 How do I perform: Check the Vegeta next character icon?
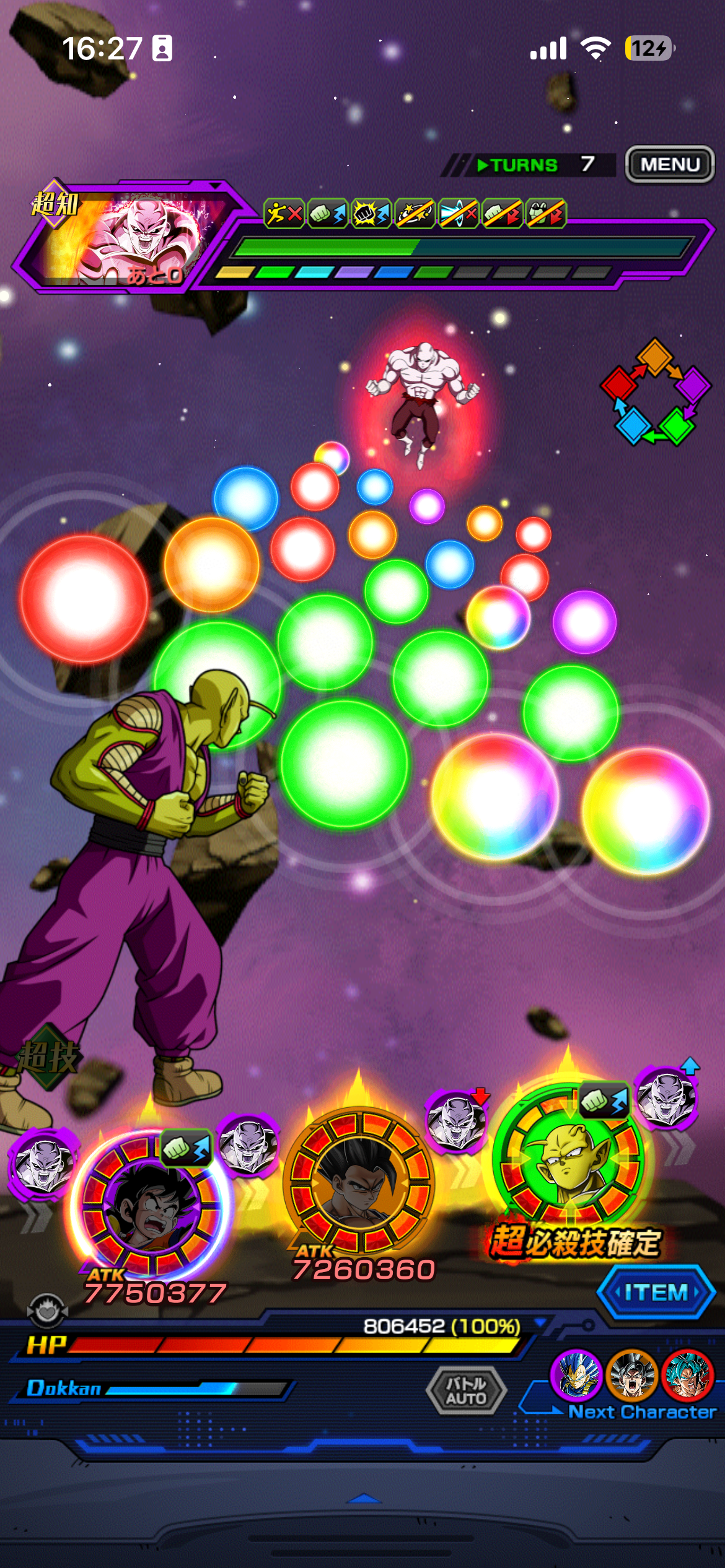point(576,1375)
